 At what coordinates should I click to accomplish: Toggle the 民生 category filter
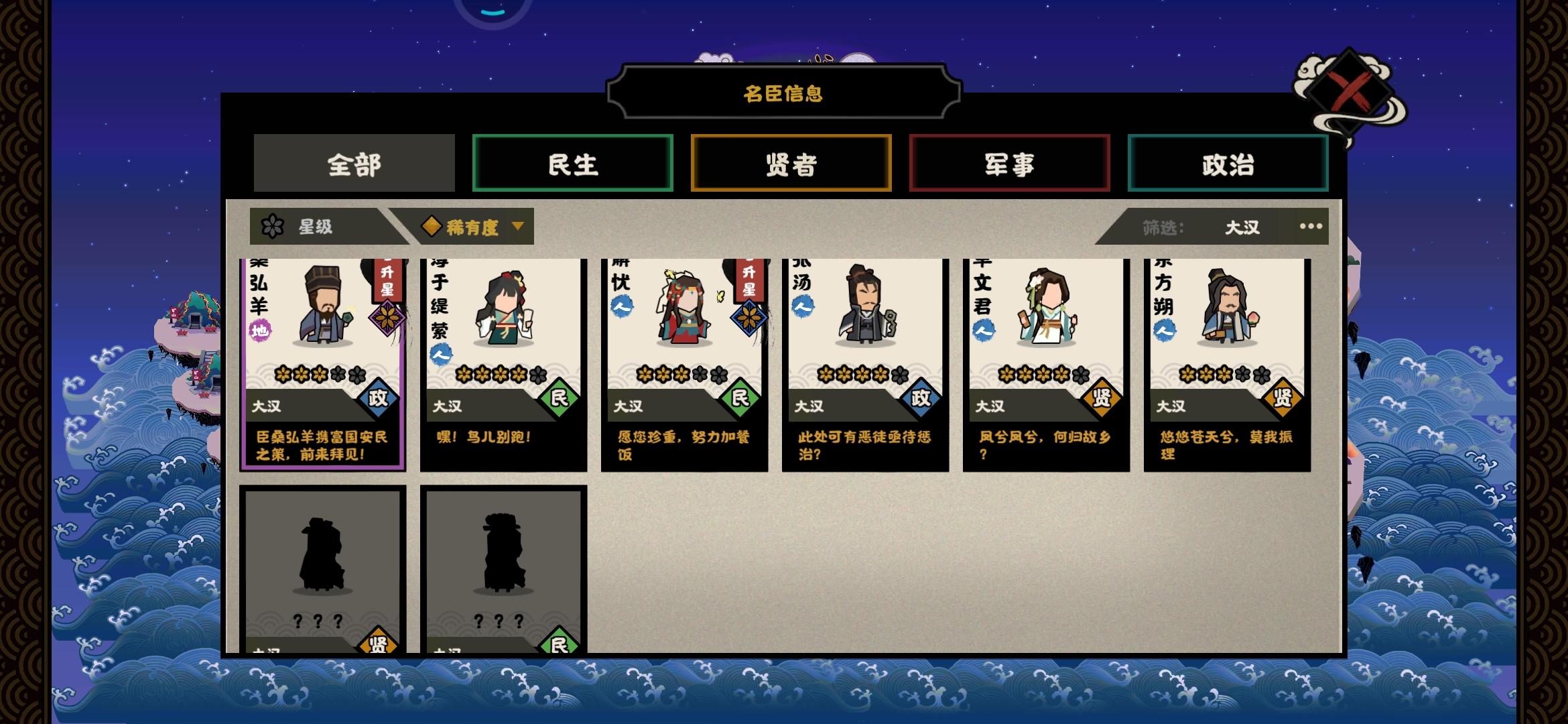coord(572,164)
